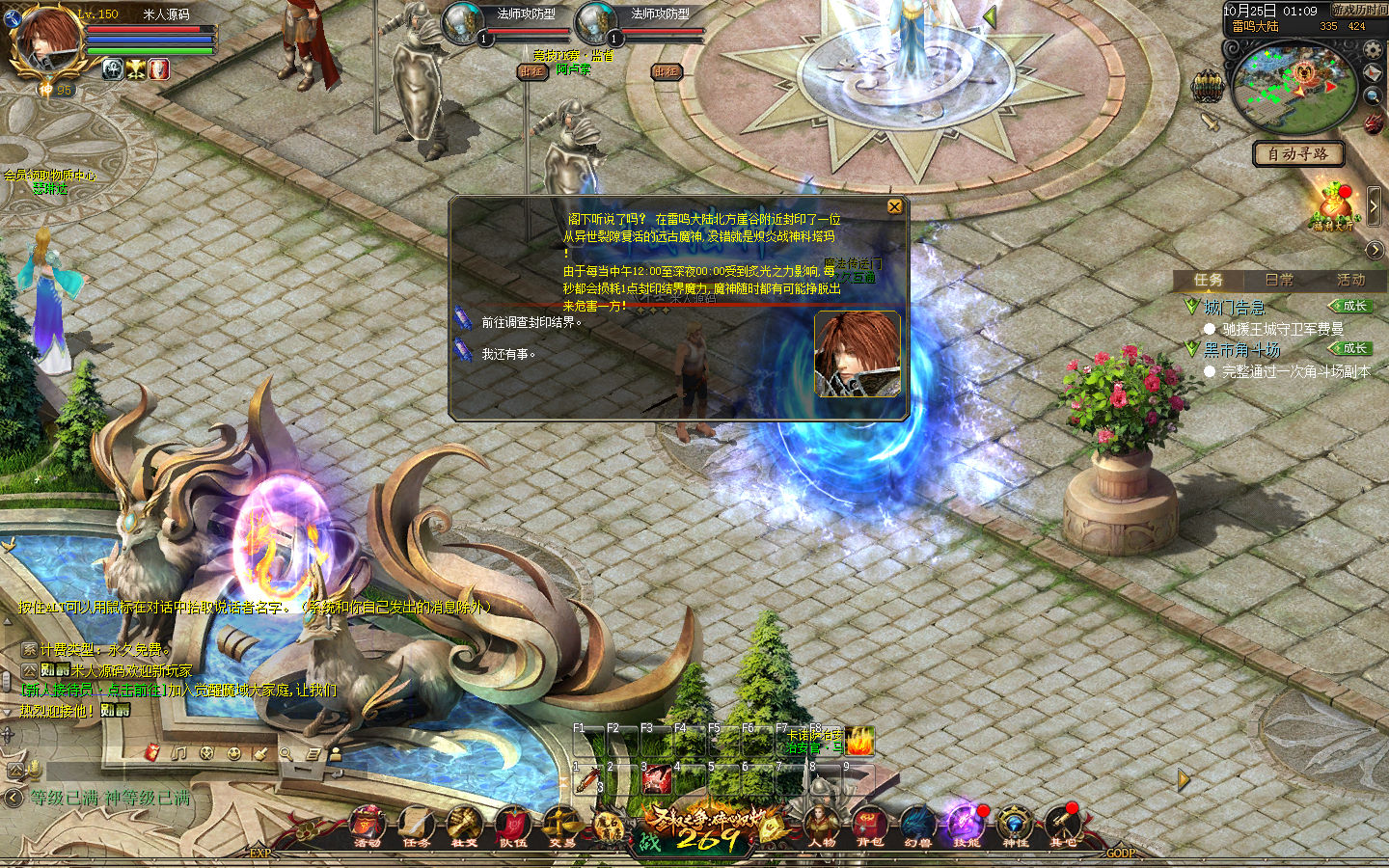Viewport: 1389px width, 868px height.
Task: Open the 背包 backpack from bottom bar
Action: pos(869,827)
